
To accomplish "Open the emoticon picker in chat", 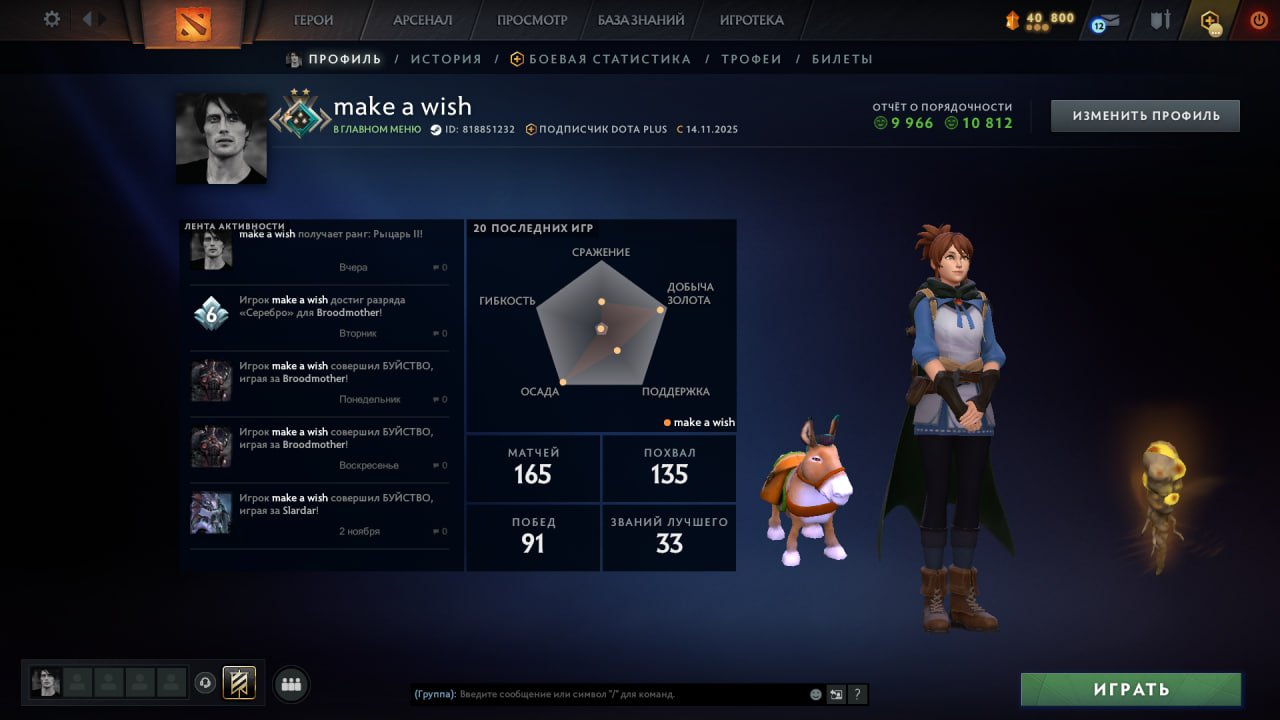I will [x=816, y=694].
